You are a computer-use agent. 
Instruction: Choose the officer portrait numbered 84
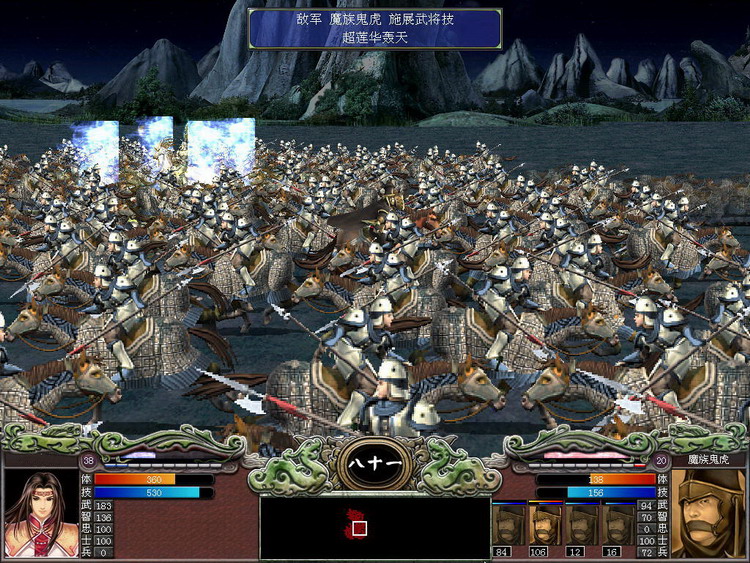click(x=509, y=526)
